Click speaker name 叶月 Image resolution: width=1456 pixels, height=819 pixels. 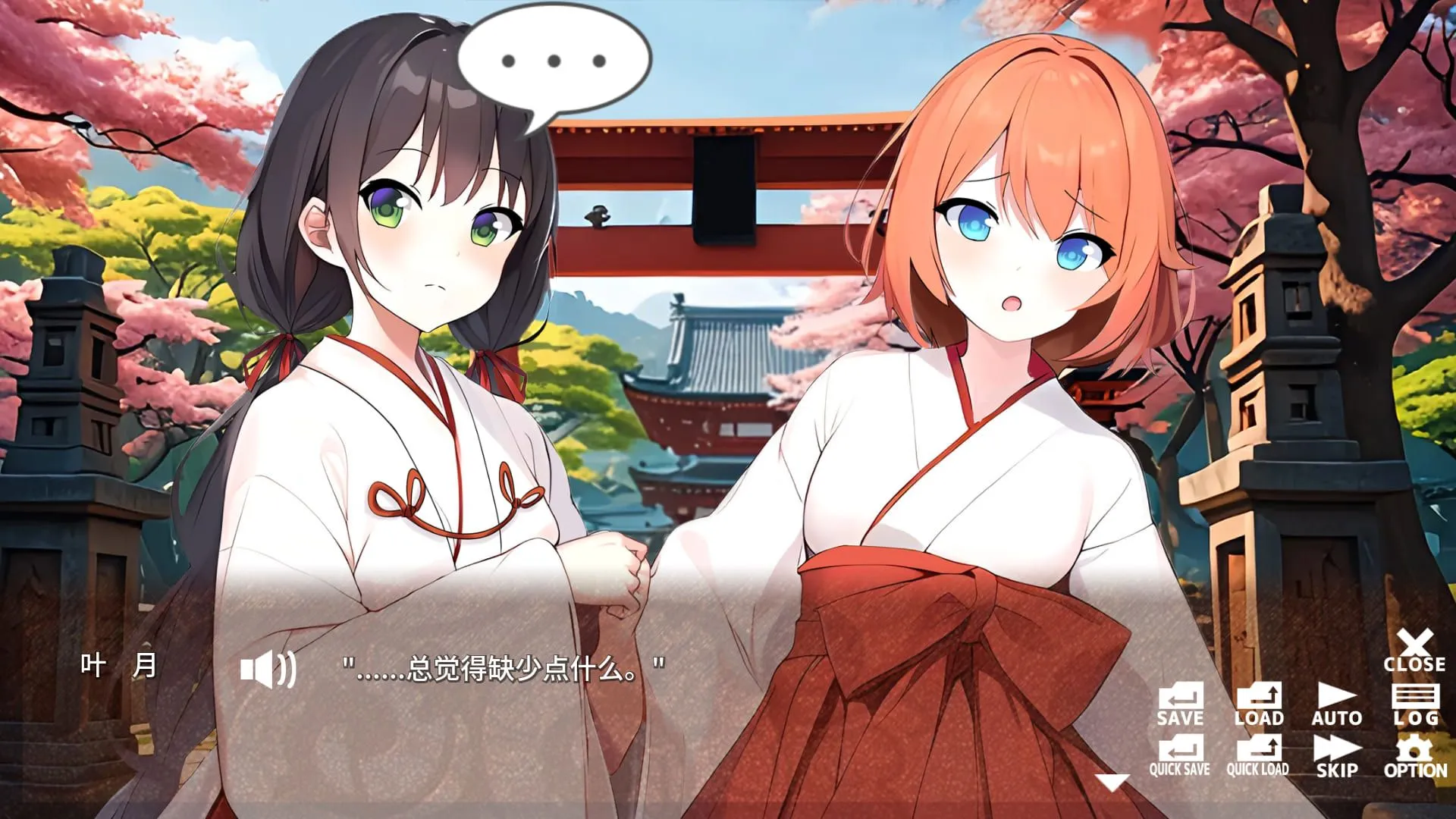pyautogui.click(x=118, y=666)
